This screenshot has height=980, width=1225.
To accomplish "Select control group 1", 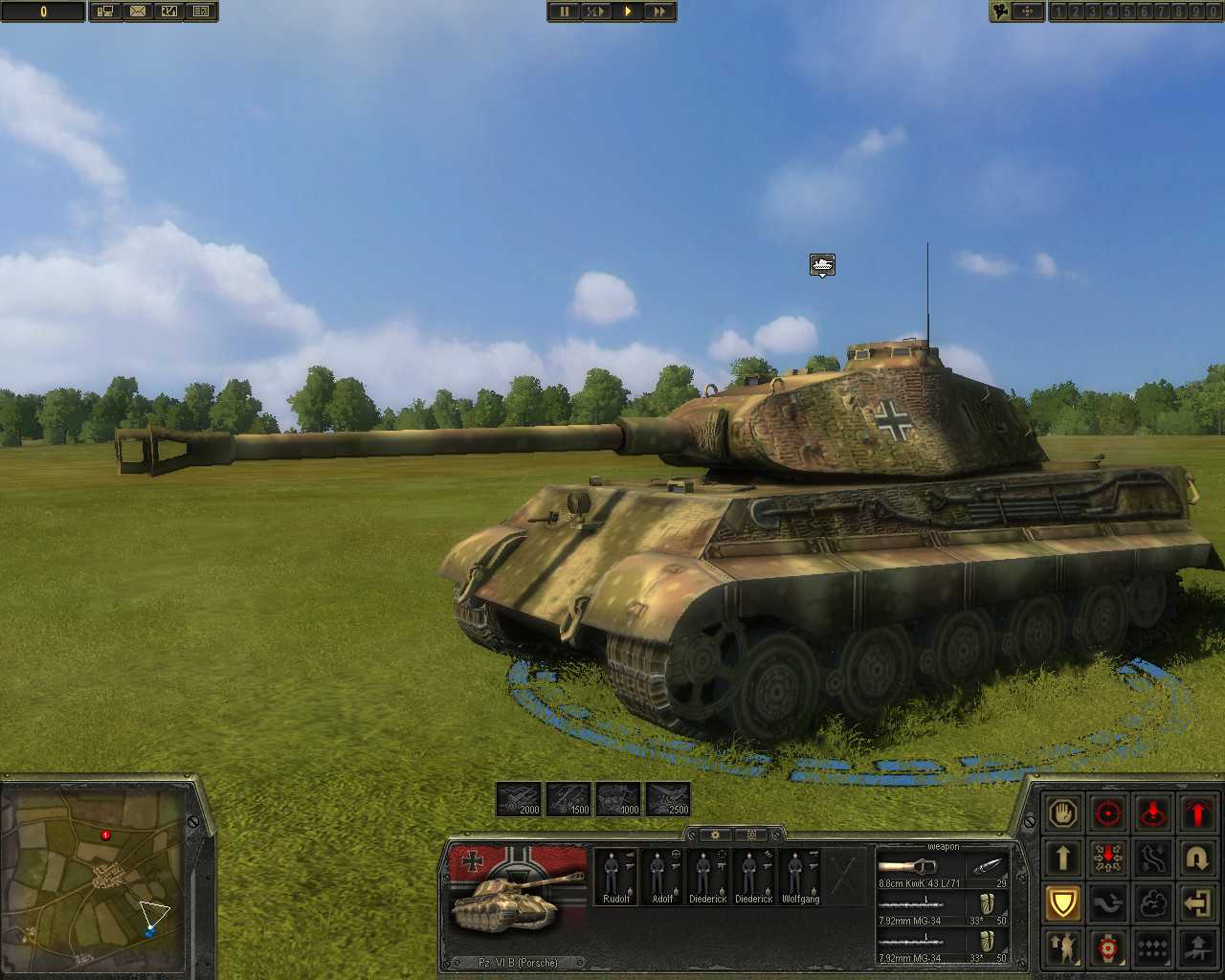I will coord(1058,11).
